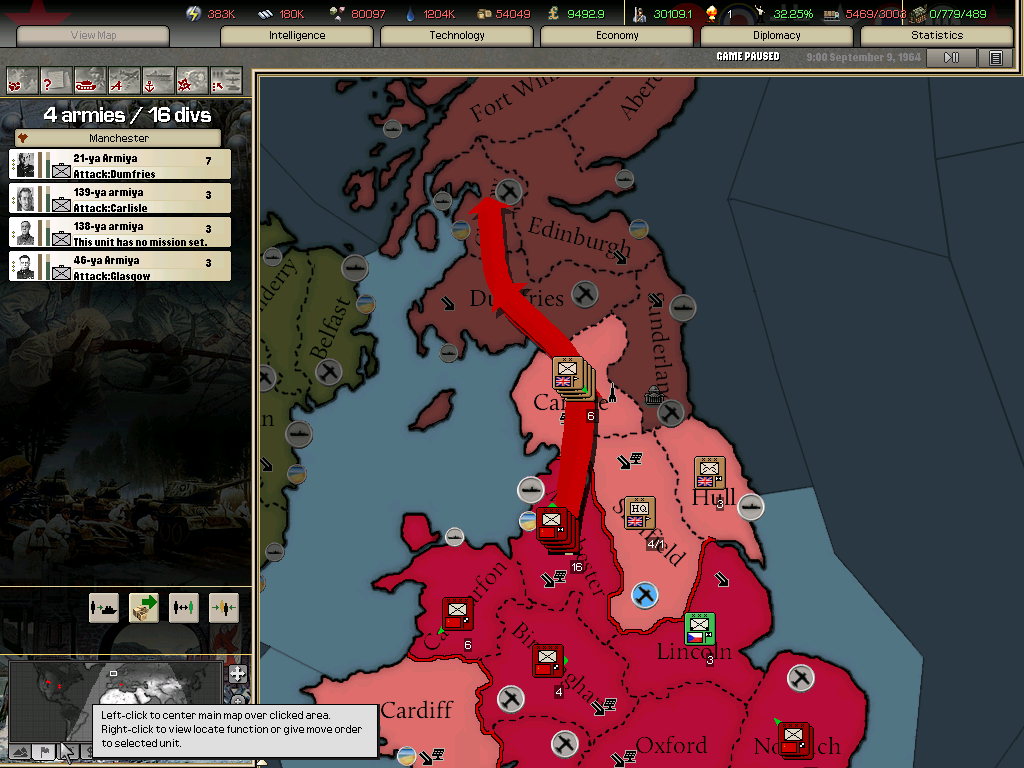The height and width of the screenshot is (768, 1024).
Task: Open the airplane air units quick button
Action: point(124,80)
